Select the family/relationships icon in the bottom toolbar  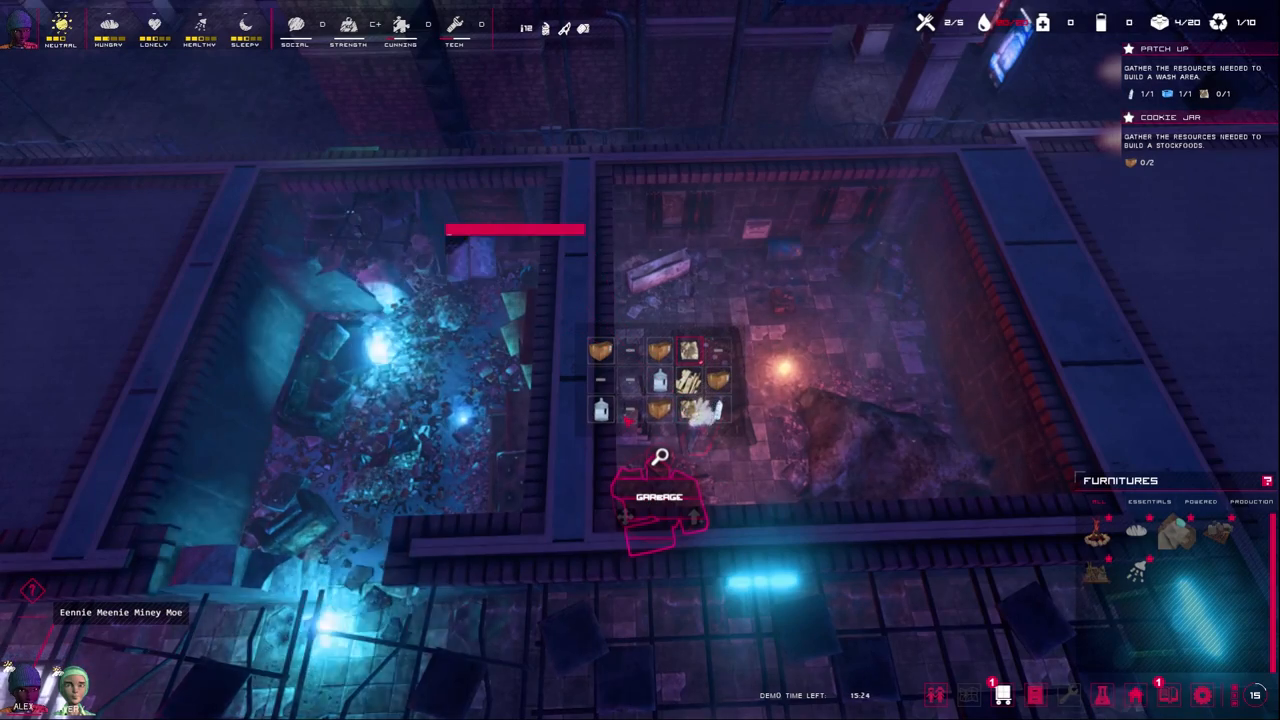pos(934,695)
